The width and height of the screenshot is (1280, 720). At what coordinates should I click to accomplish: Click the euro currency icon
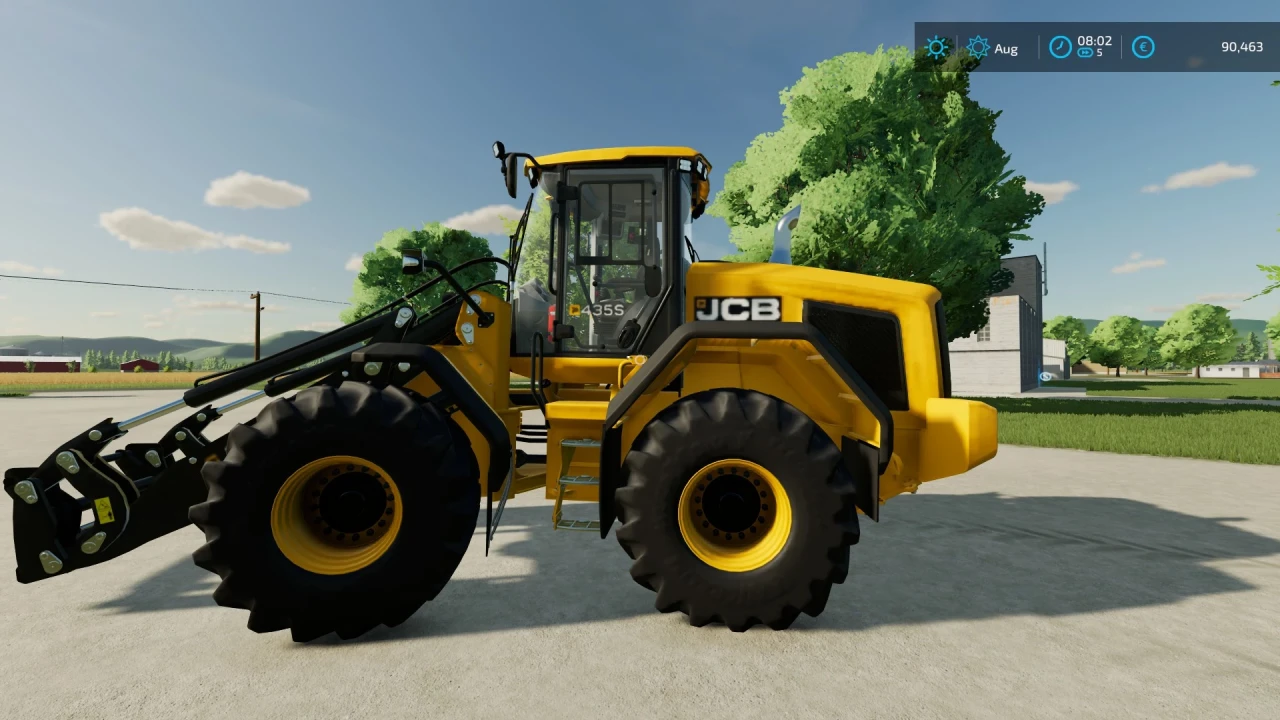1142,47
